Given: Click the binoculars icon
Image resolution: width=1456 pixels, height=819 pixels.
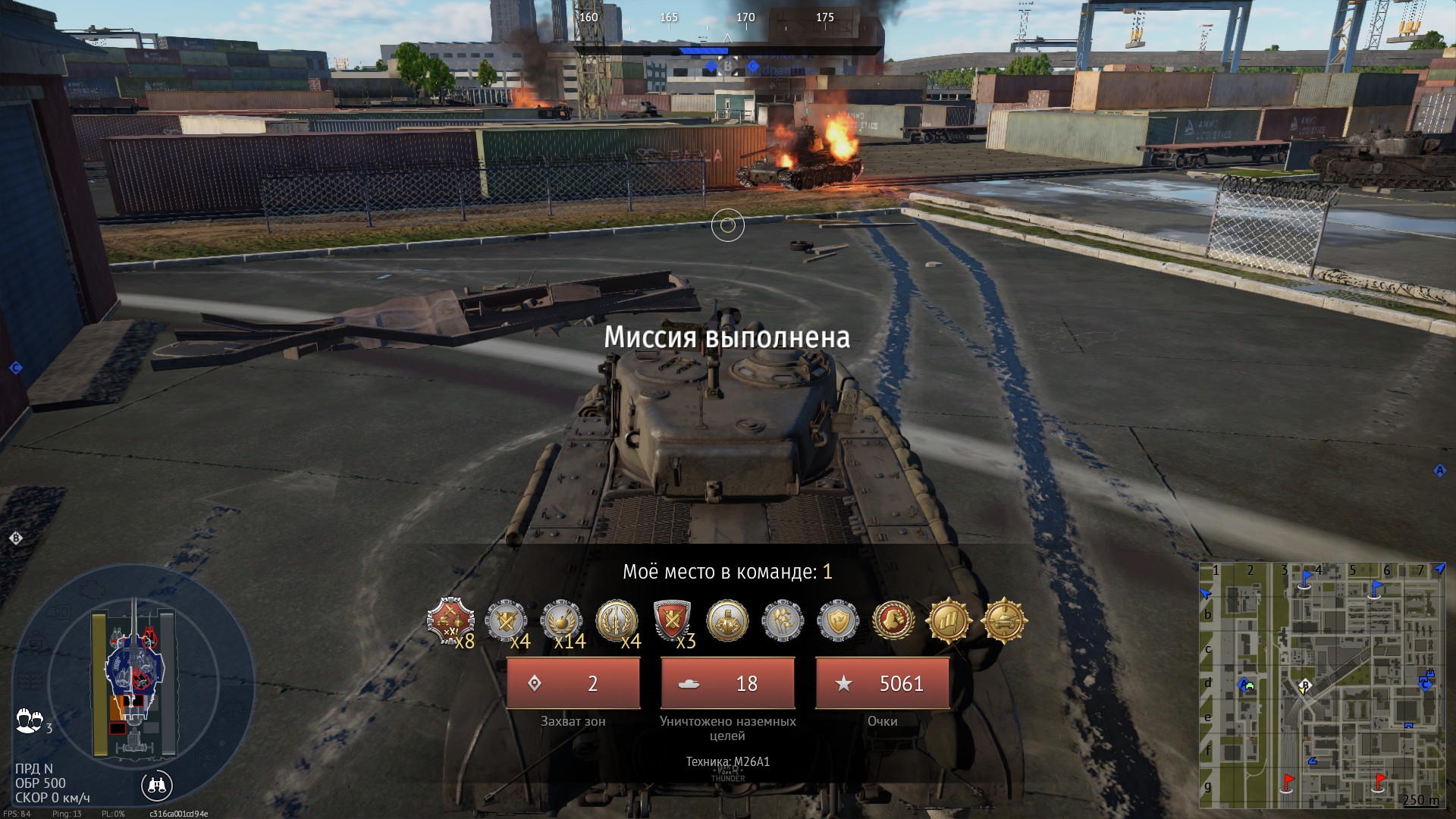Looking at the screenshot, I should pyautogui.click(x=157, y=786).
